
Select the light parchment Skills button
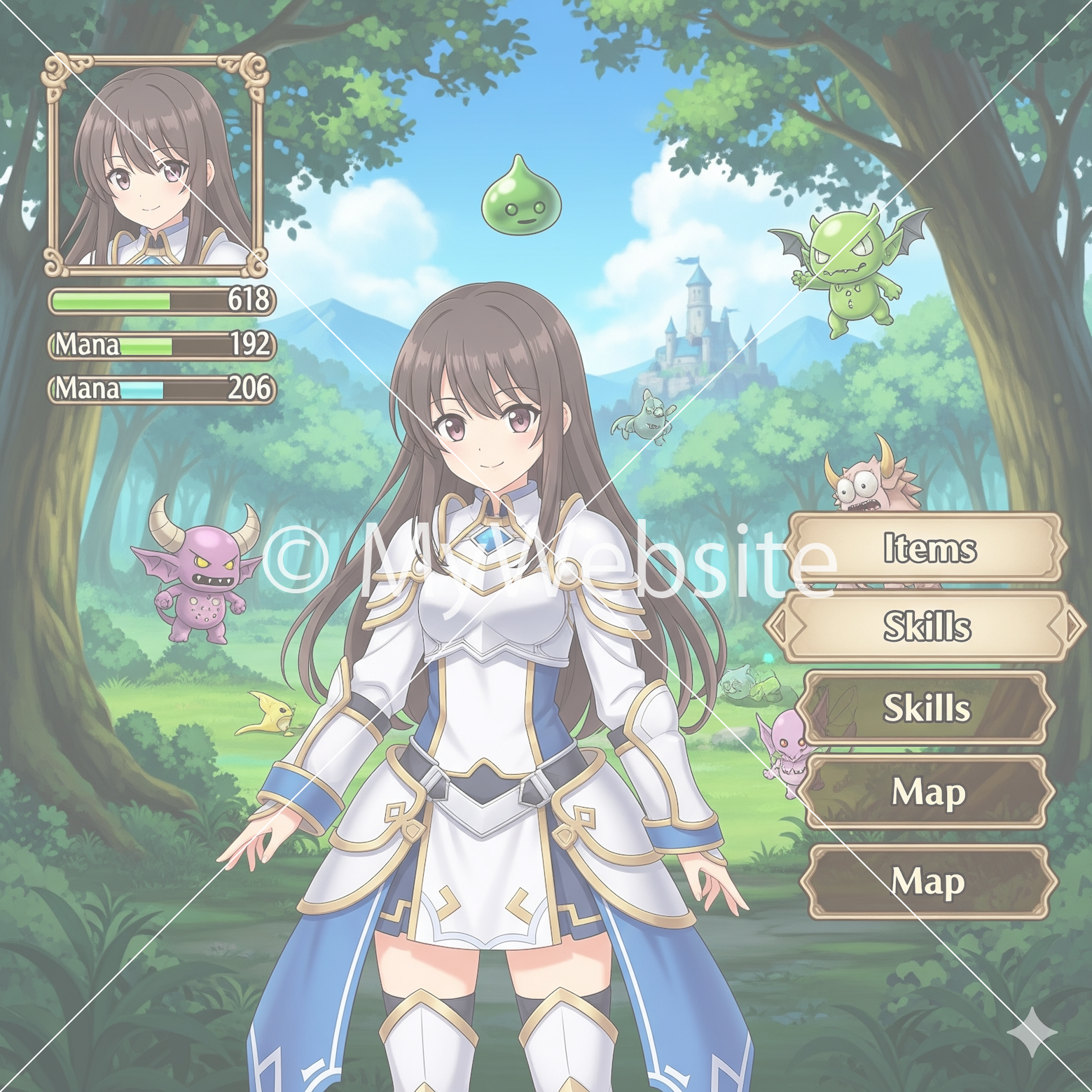(x=926, y=626)
